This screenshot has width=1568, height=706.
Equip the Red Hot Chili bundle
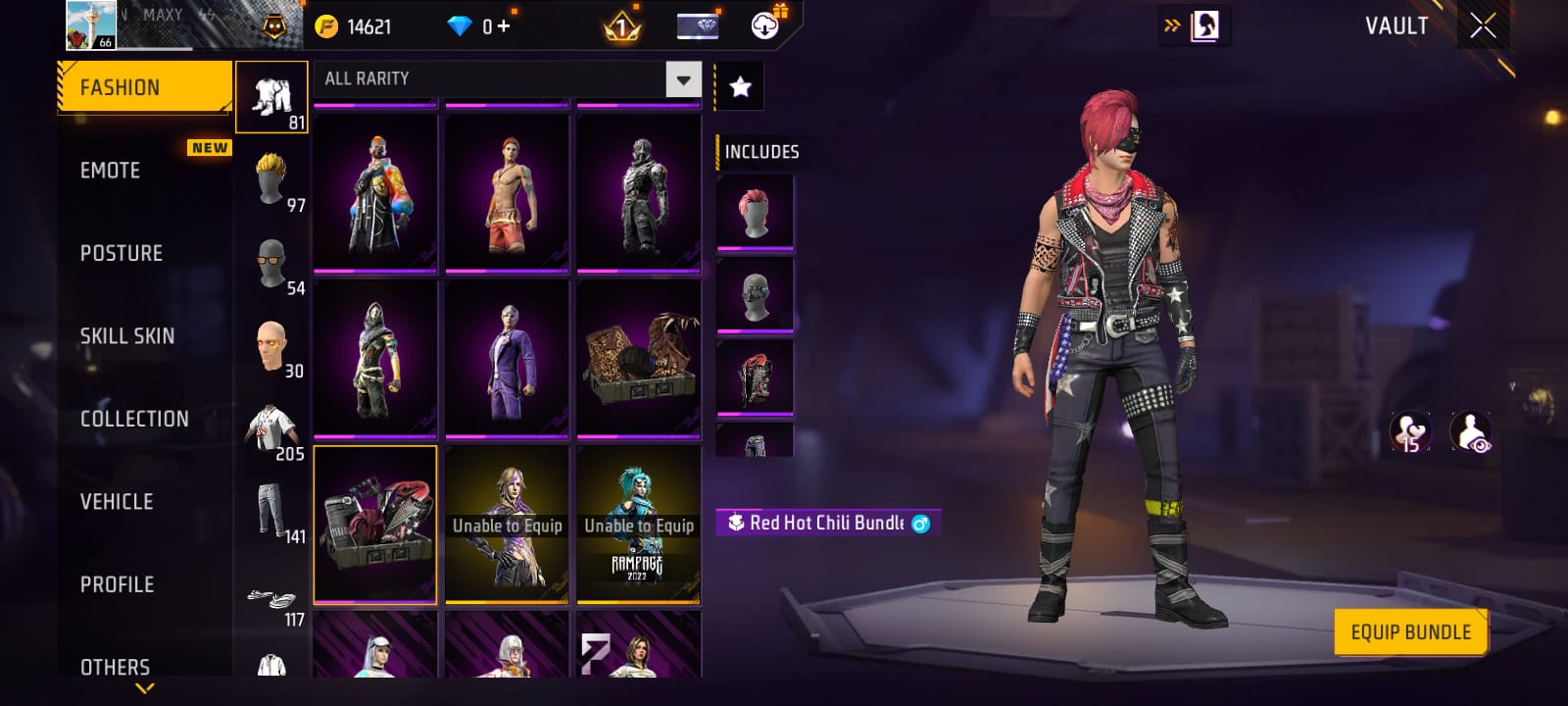[1410, 632]
